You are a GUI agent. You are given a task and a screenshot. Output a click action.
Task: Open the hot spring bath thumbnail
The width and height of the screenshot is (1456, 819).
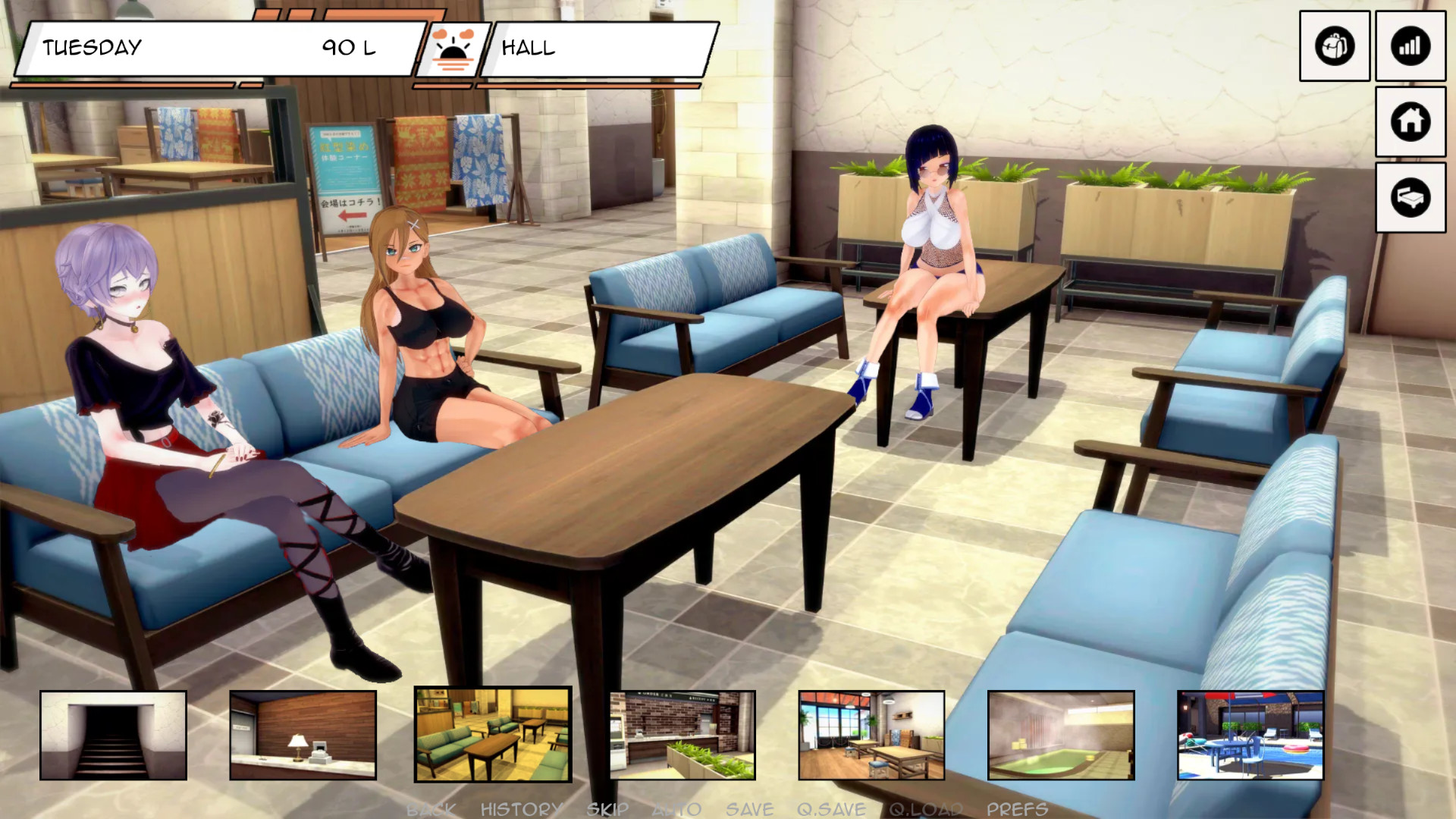coord(1061,735)
